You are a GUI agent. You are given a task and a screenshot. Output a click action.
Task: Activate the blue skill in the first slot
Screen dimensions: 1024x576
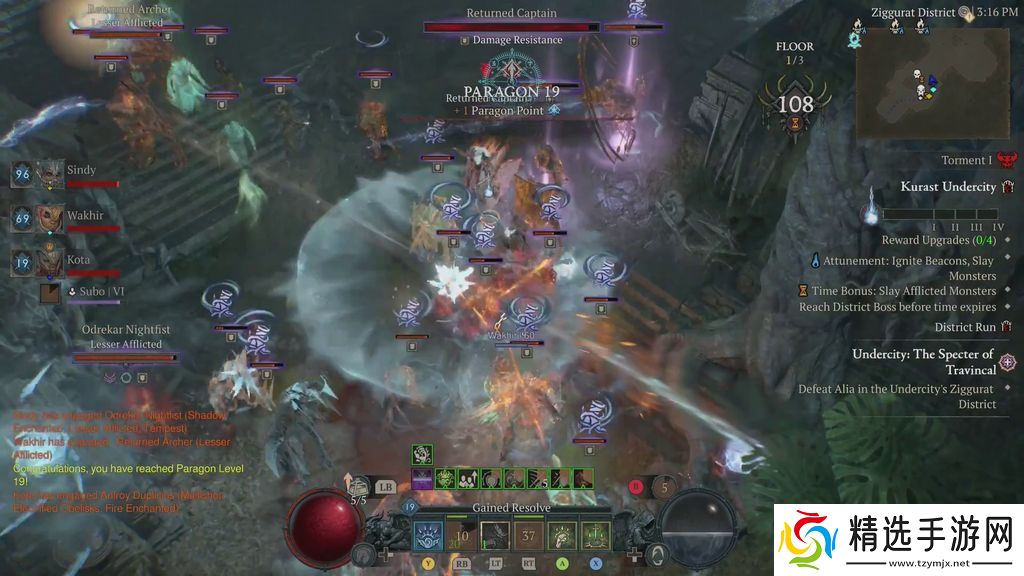426,536
